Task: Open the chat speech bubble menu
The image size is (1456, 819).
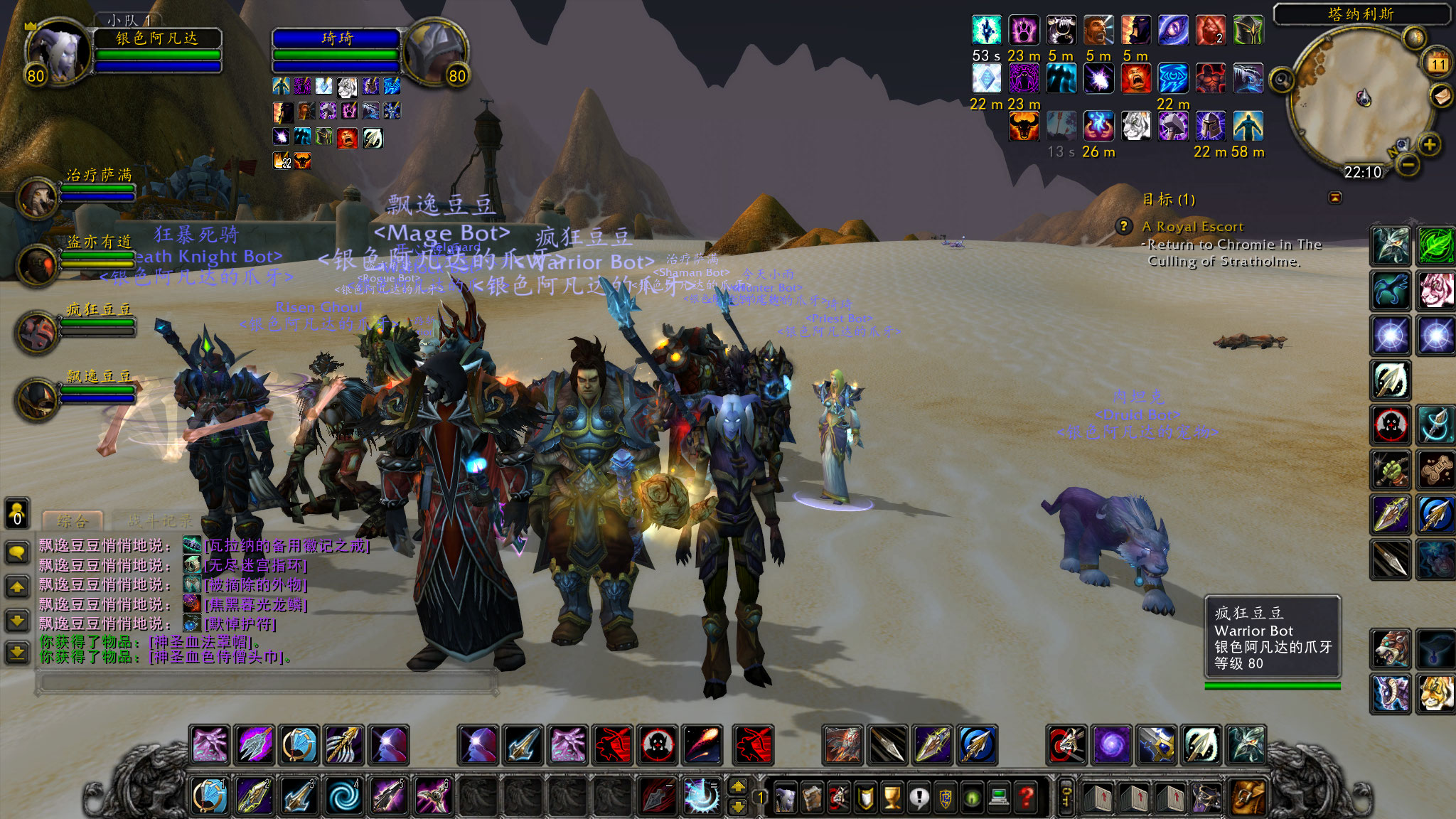Action: pyautogui.click(x=17, y=552)
